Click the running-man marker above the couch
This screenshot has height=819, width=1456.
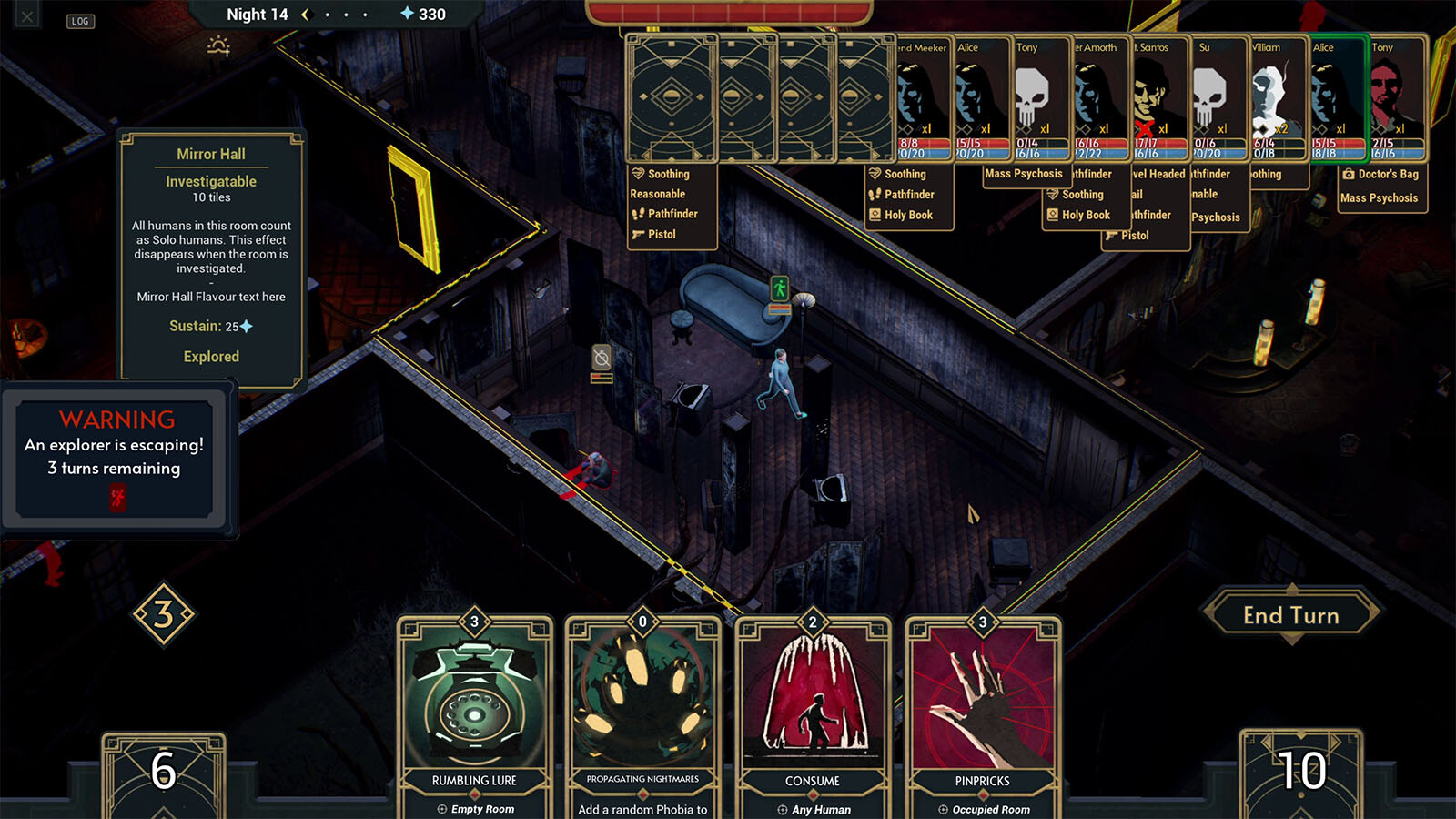click(780, 288)
